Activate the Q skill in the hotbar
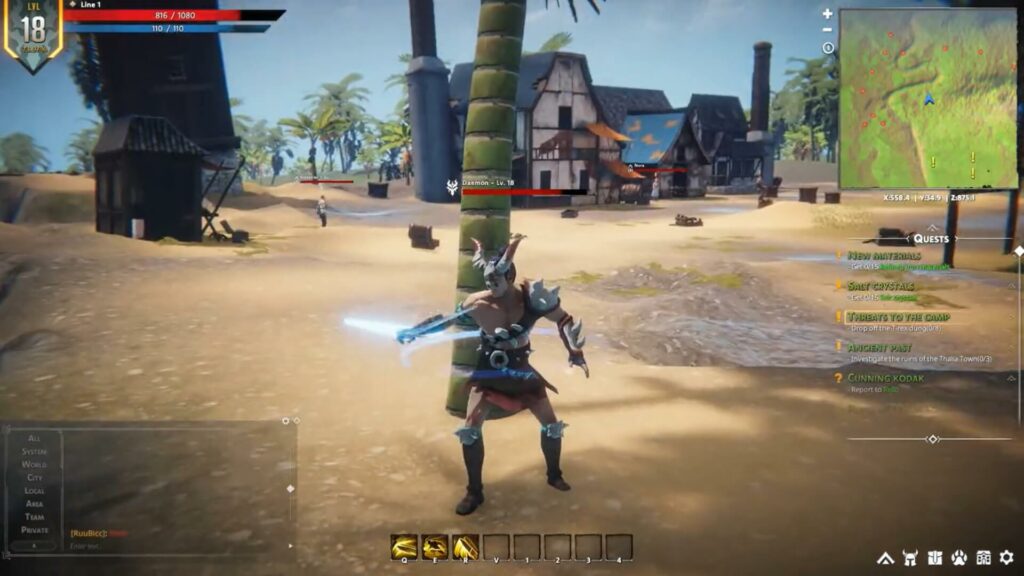This screenshot has width=1024, height=576. [x=404, y=546]
